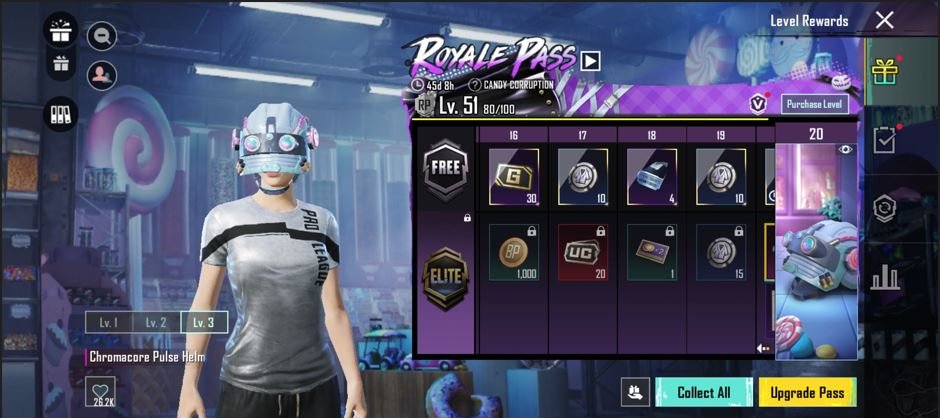
Task: Like the outfit with the heart icon
Action: point(100,392)
